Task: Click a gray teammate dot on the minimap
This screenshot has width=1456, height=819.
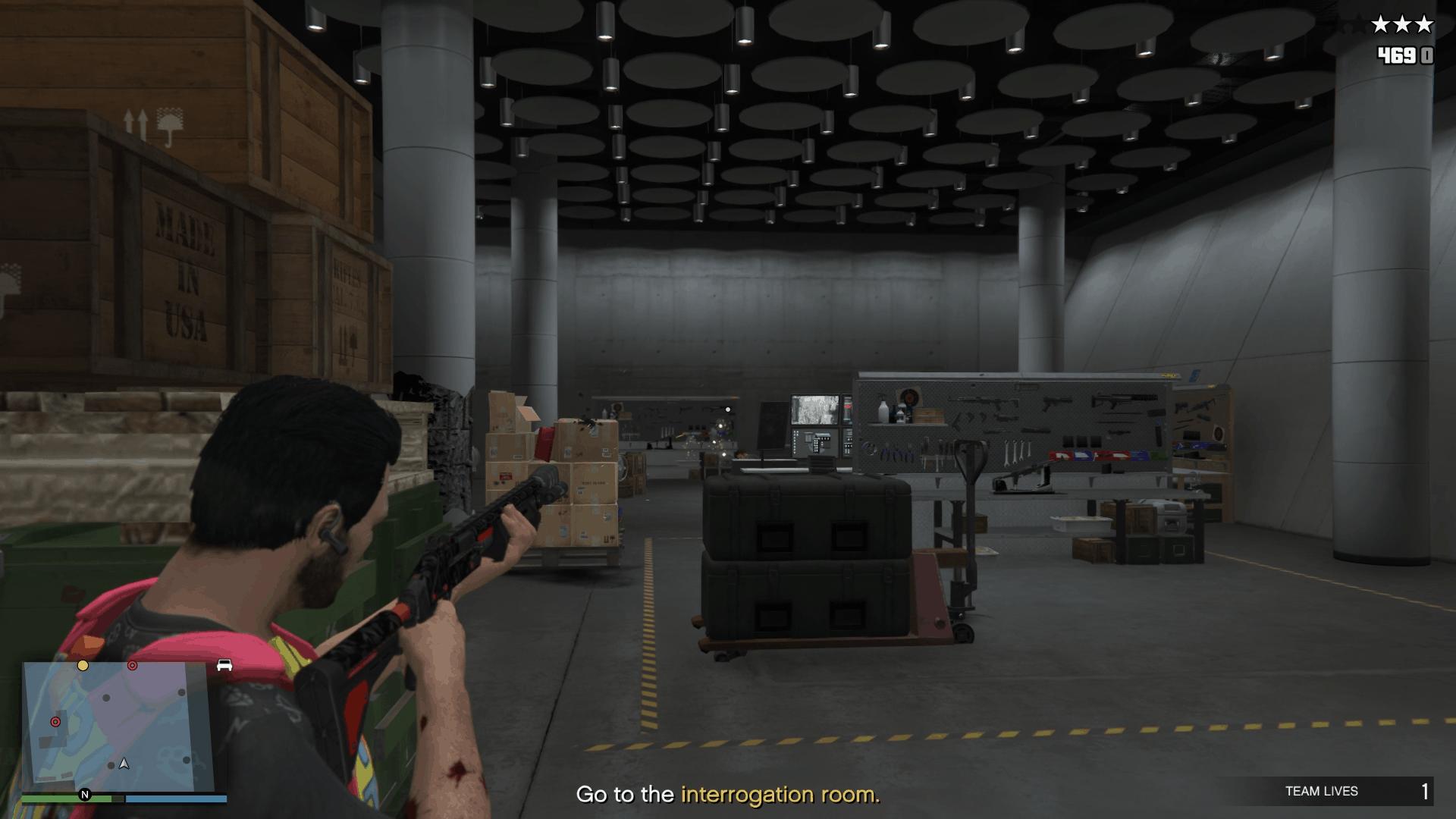Action: point(106,698)
